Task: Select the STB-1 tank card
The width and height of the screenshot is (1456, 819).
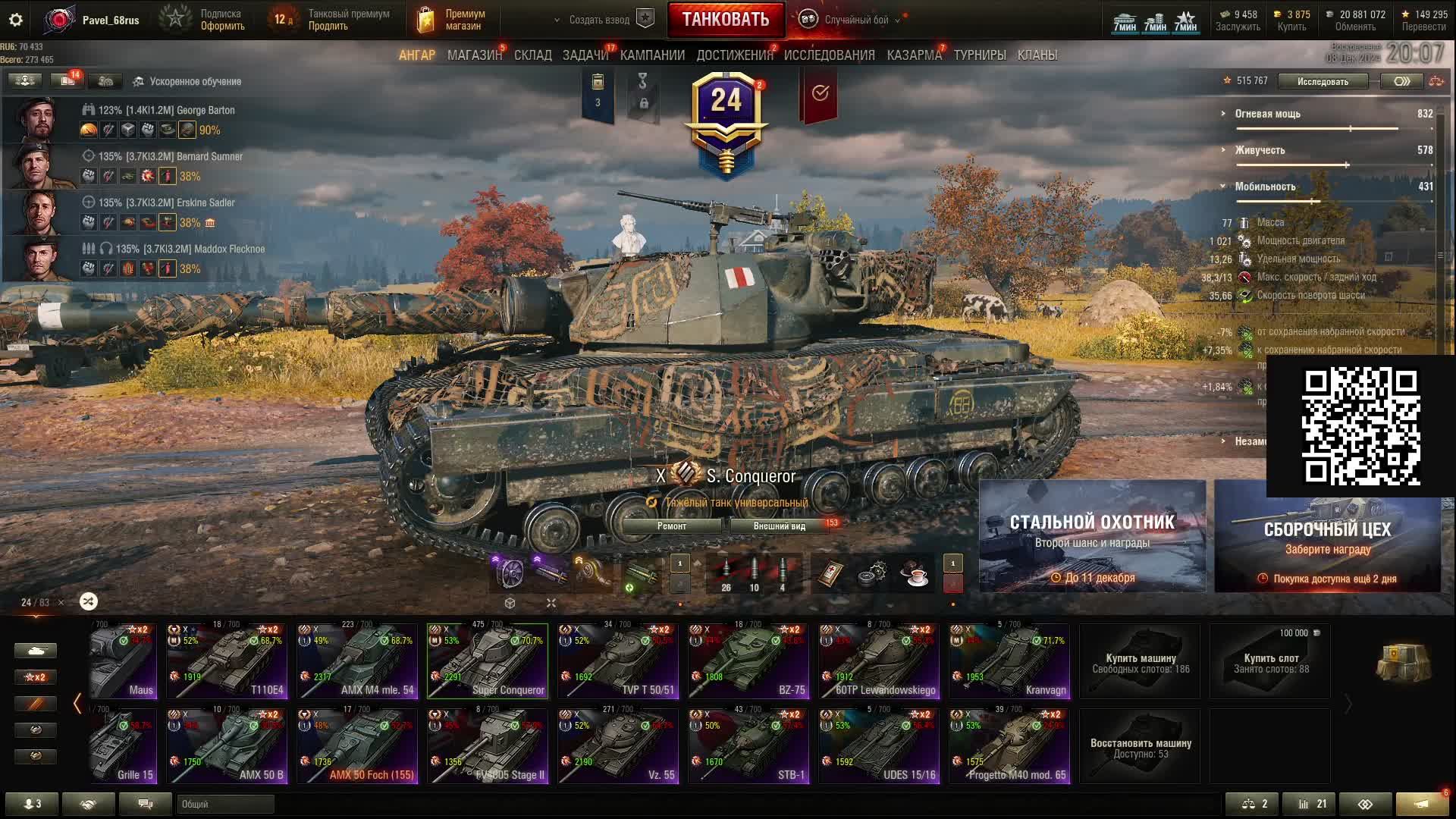Action: click(x=748, y=746)
